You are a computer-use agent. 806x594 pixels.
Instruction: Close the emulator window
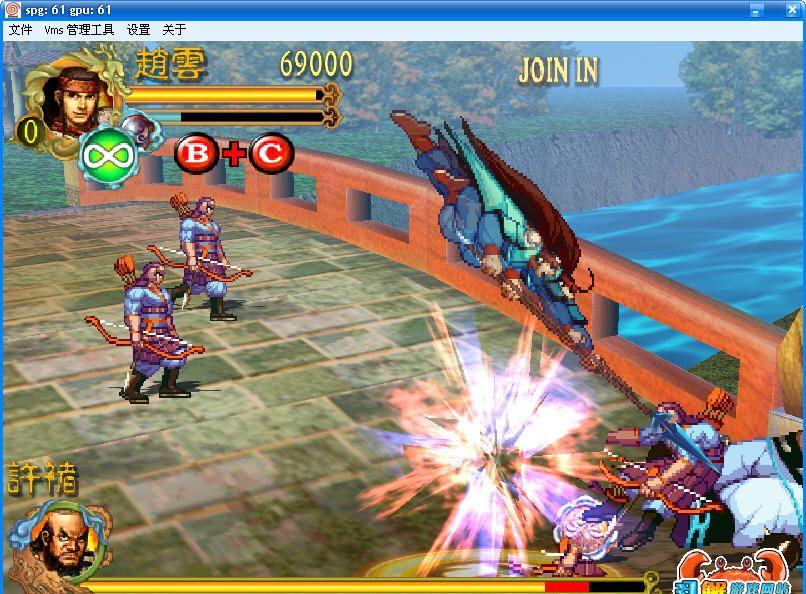(x=793, y=9)
